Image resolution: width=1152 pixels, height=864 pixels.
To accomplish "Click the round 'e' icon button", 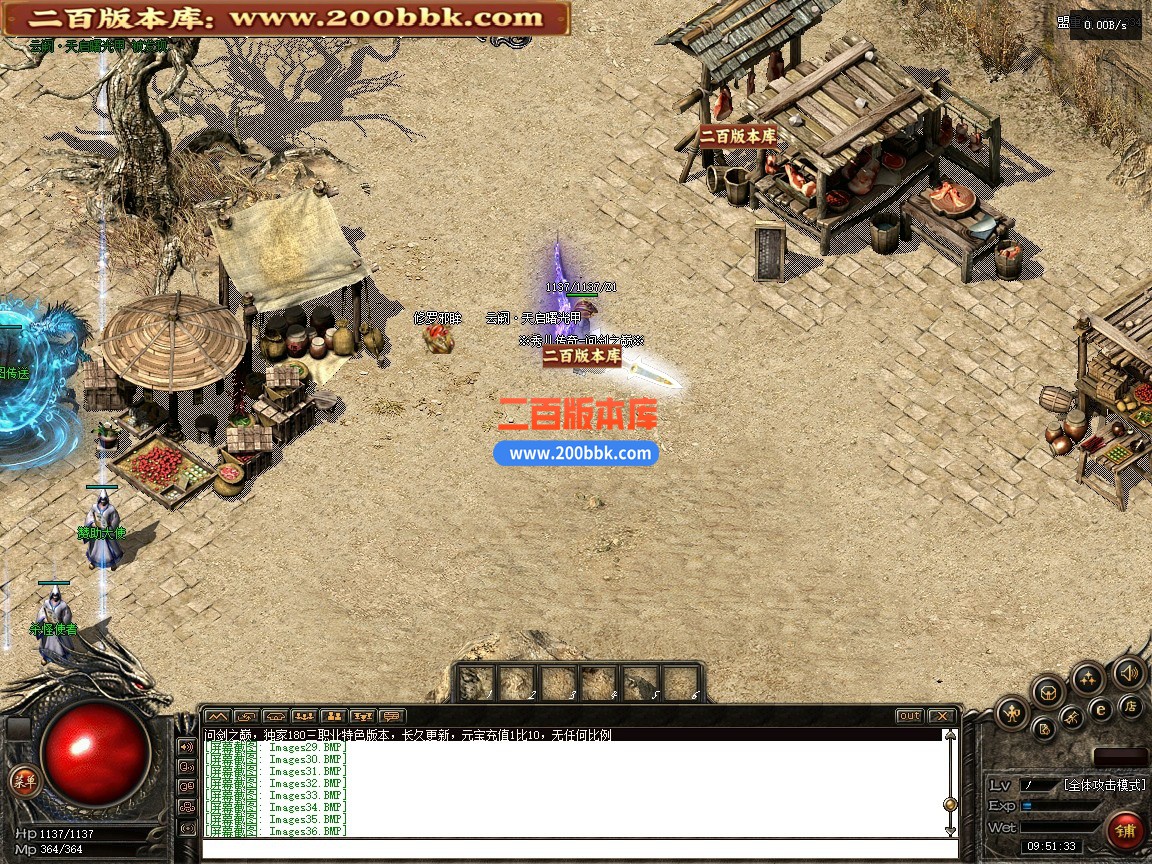I will click(1101, 709).
